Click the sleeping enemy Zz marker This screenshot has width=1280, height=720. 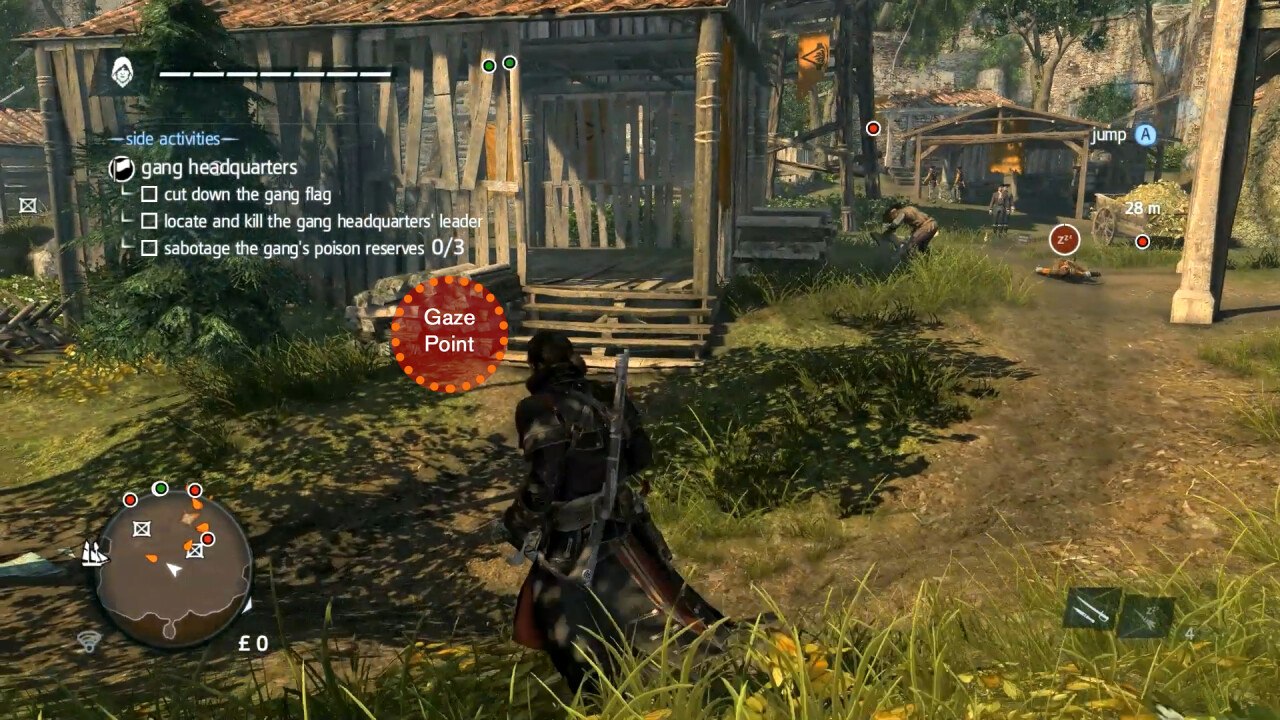pyautogui.click(x=1064, y=240)
